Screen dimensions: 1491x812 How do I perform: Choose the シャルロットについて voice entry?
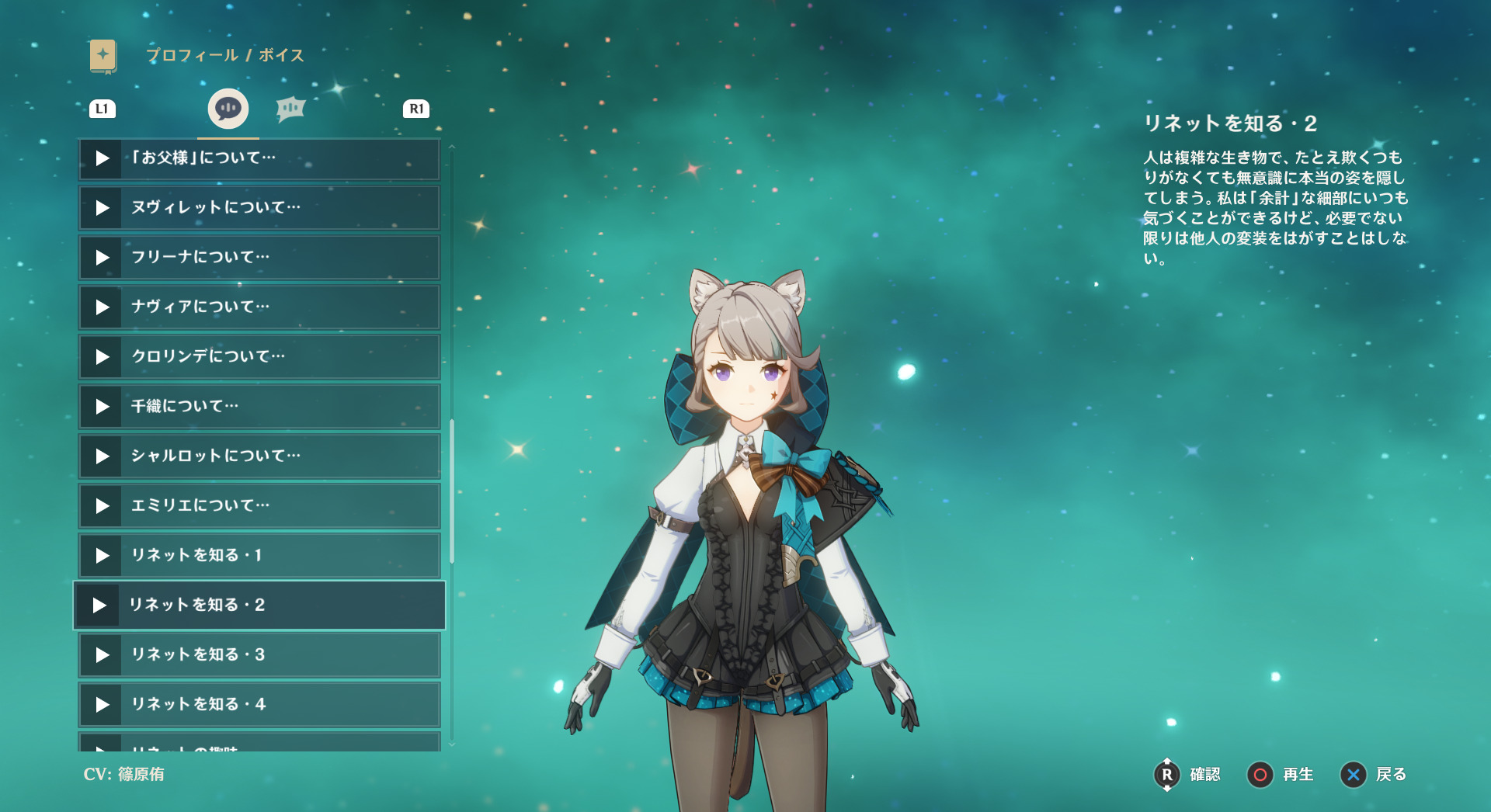point(259,456)
